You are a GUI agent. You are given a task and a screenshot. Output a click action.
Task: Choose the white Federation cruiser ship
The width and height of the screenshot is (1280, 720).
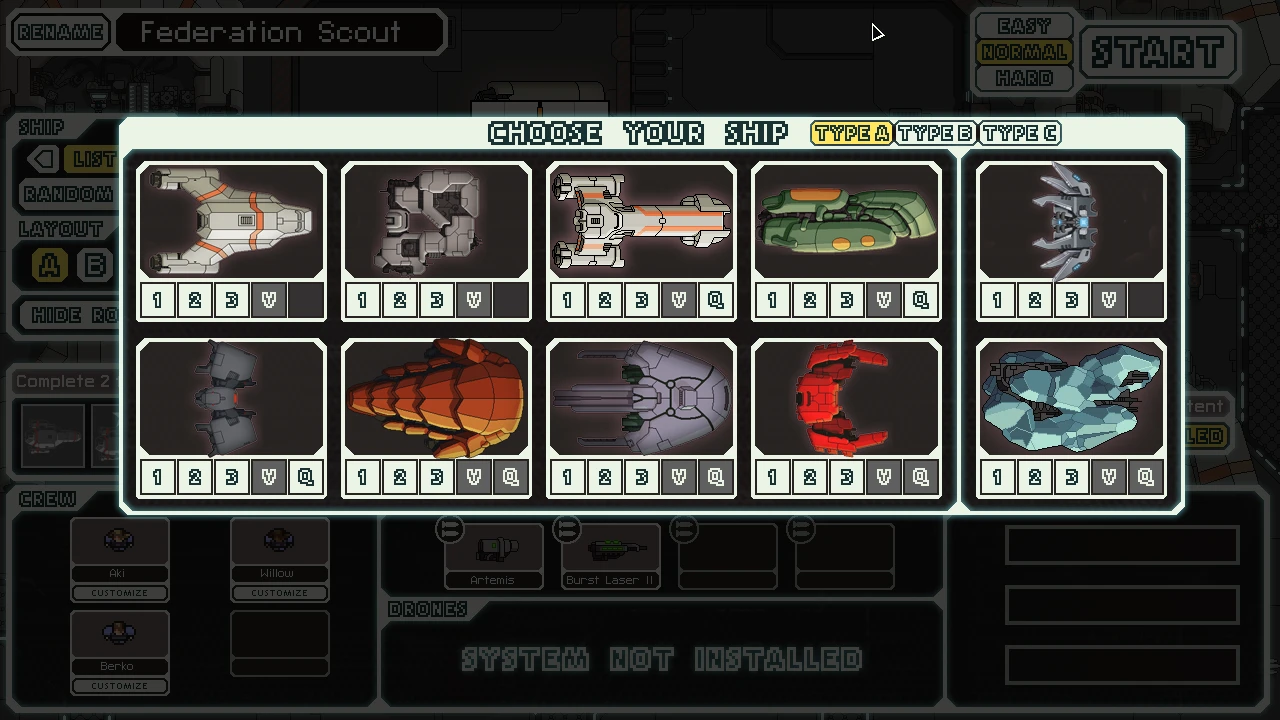pyautogui.click(x=641, y=220)
